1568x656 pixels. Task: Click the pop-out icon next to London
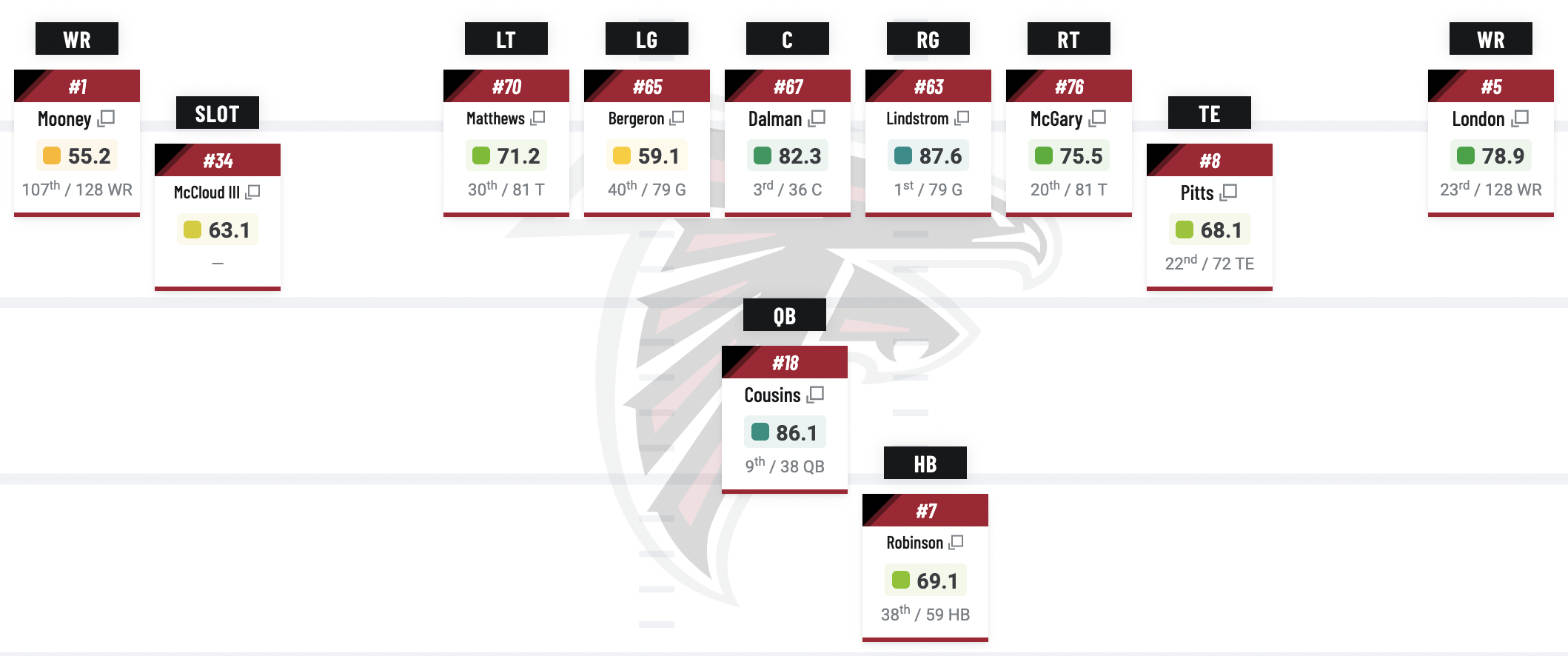coord(1521,118)
